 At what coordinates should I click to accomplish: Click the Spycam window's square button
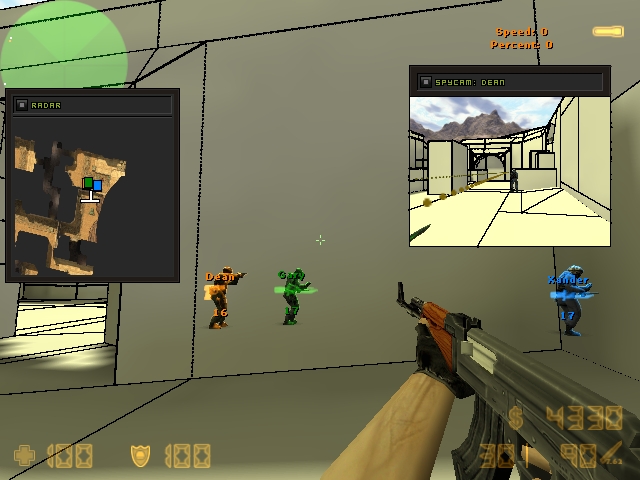click(x=425, y=81)
